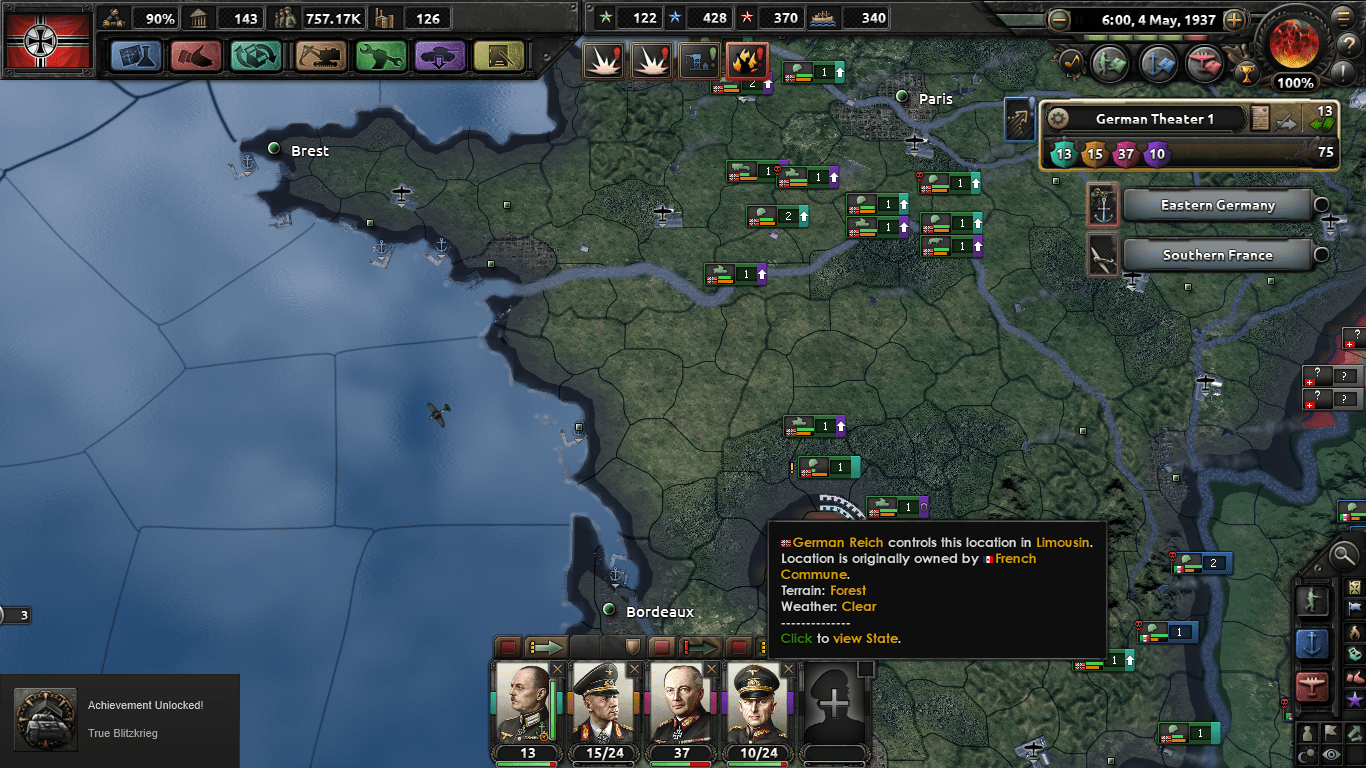Screen dimensions: 1366x768
Task: Toggle the naval units filter
Action: pyautogui.click(x=1315, y=644)
